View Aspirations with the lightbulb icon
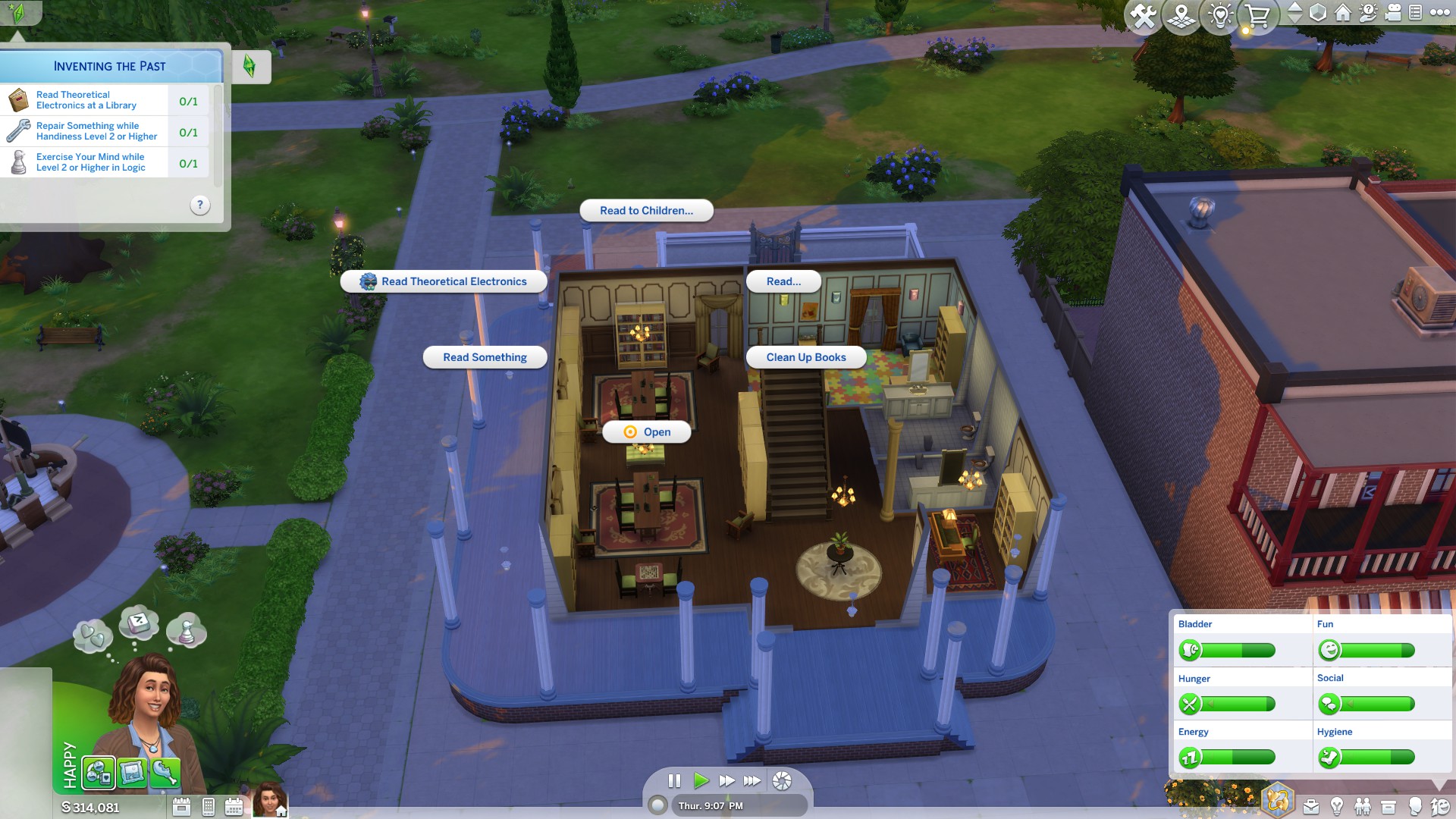Image resolution: width=1456 pixels, height=819 pixels. pos(1337,805)
